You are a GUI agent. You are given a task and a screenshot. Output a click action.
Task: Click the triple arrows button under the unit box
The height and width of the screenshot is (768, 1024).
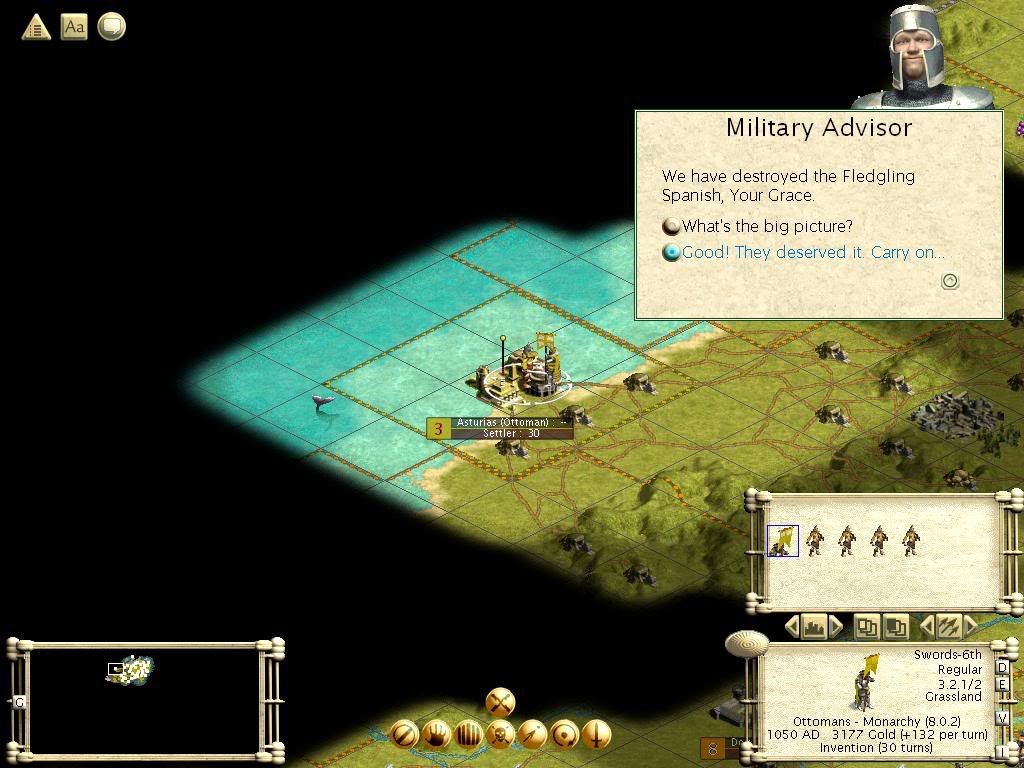[947, 628]
